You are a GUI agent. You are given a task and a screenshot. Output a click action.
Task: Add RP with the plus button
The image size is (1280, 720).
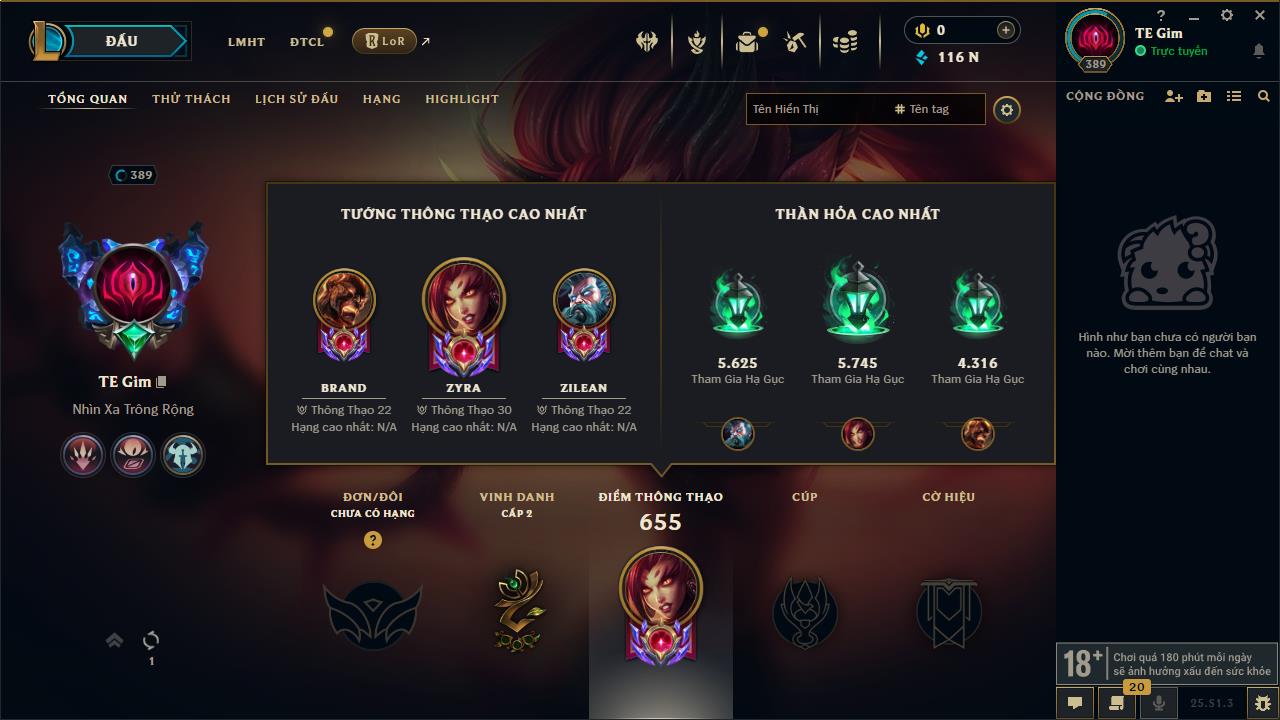pos(1005,30)
